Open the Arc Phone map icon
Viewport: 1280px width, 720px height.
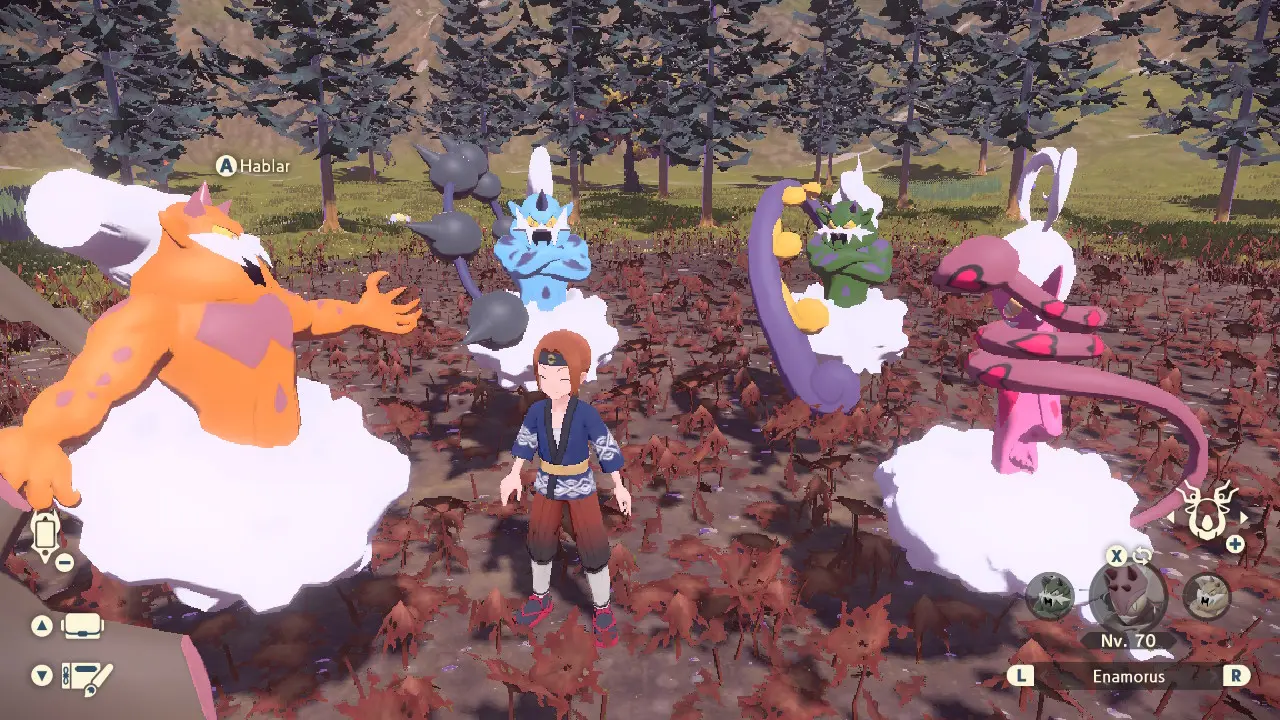pos(46,535)
